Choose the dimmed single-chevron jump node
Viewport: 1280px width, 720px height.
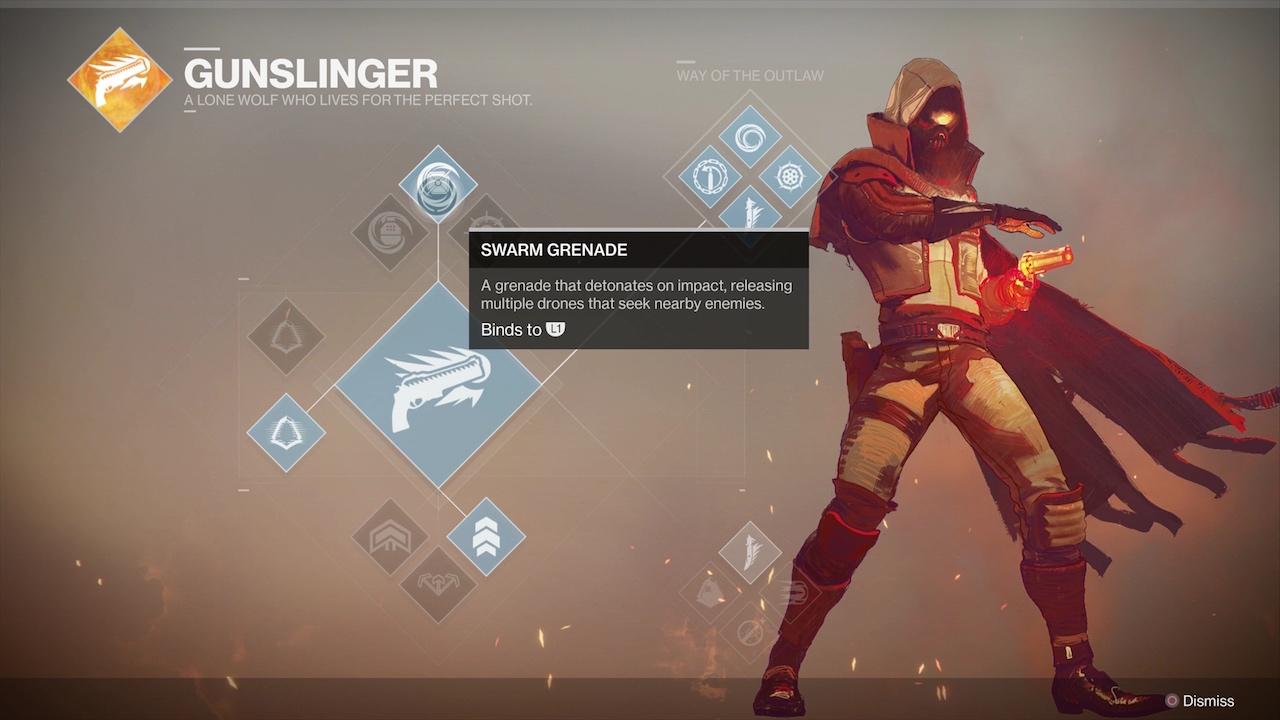pos(390,537)
